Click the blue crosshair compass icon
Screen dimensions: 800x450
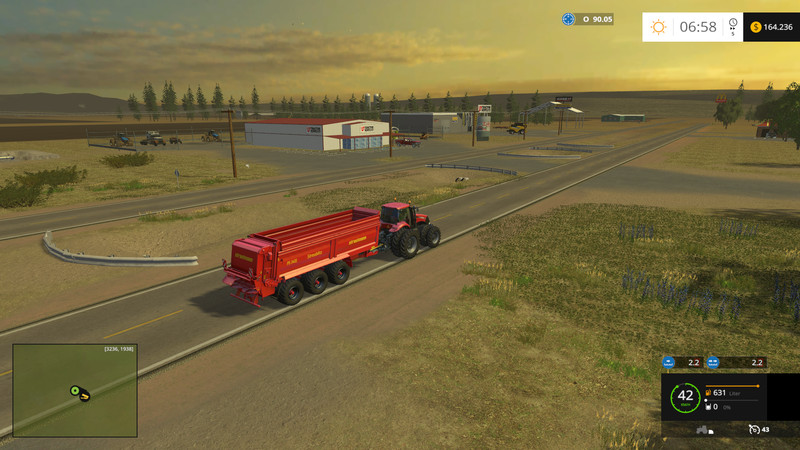click(x=569, y=19)
